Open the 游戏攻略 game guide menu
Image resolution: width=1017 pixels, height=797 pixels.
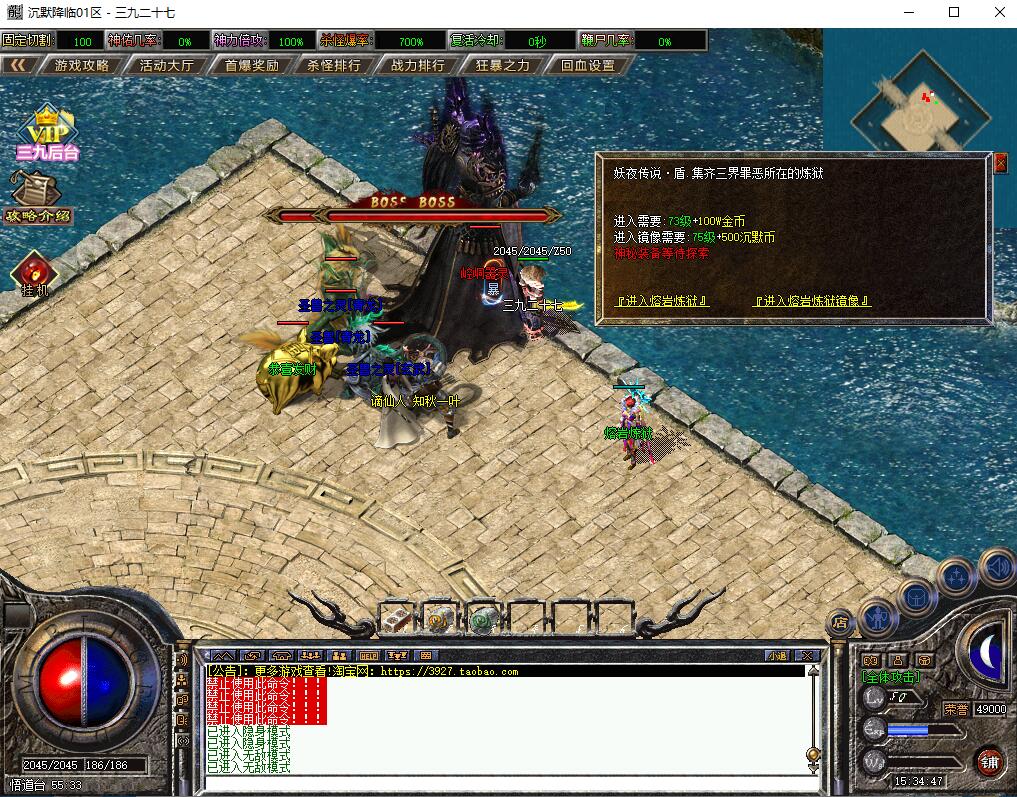click(x=82, y=66)
